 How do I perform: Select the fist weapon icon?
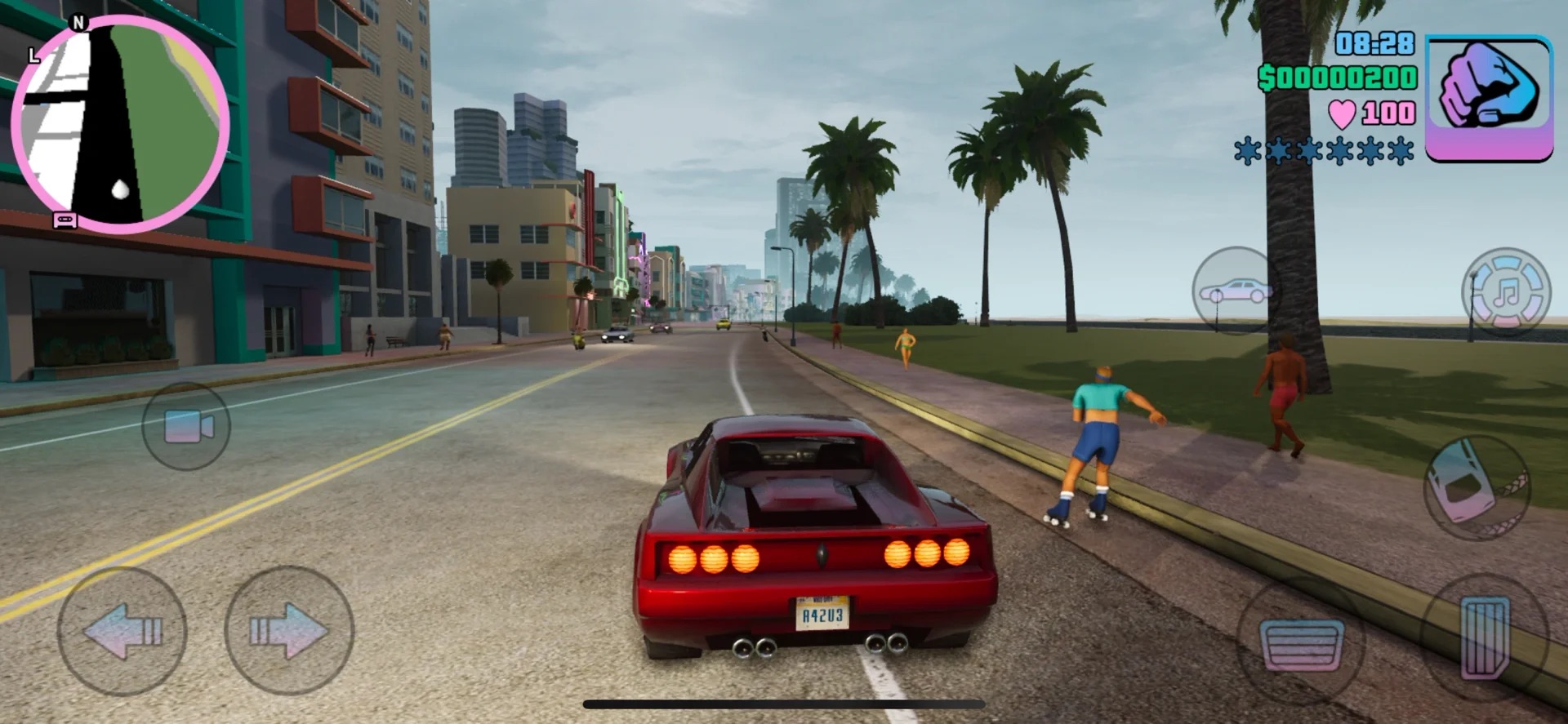(1489, 97)
